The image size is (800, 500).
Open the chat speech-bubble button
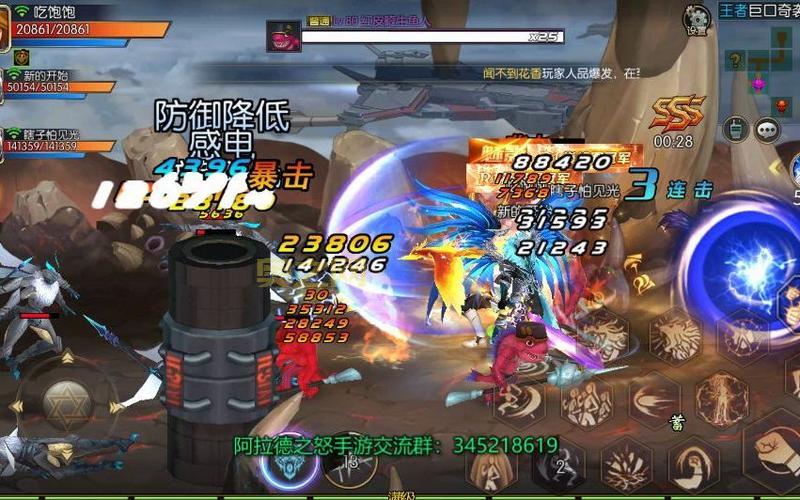[x=767, y=130]
